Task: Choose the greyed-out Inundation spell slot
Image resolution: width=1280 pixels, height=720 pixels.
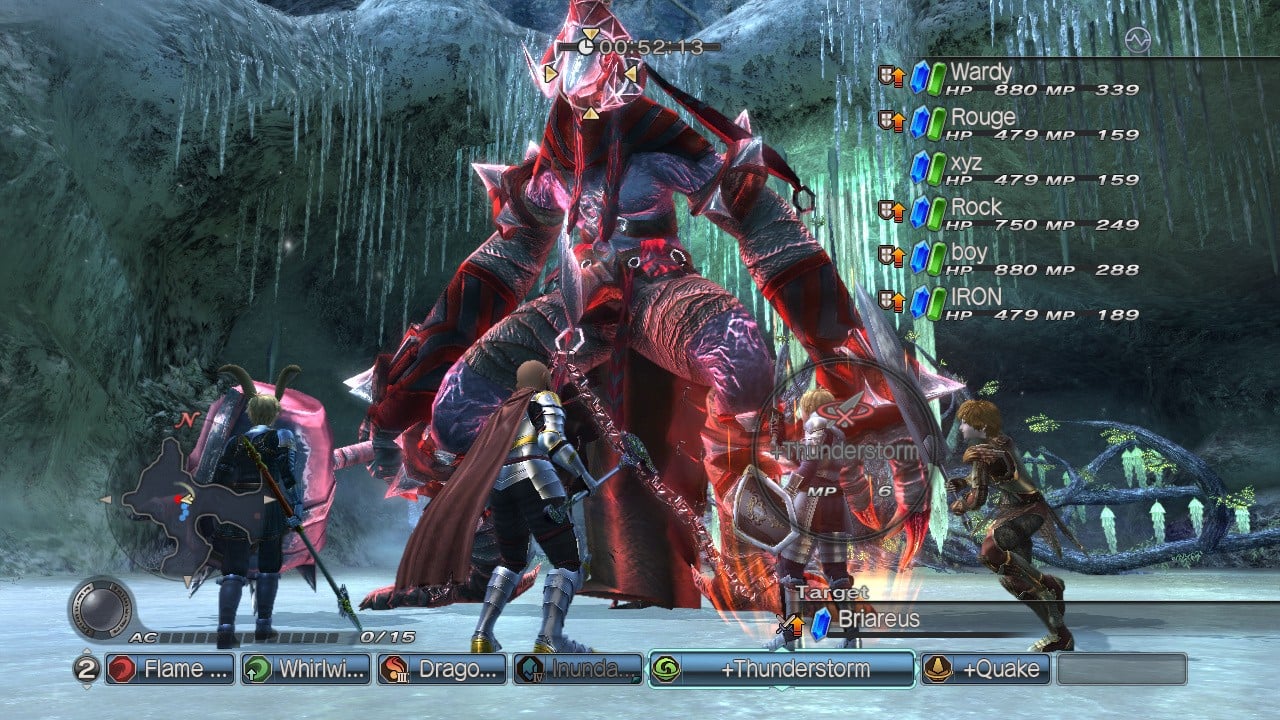Action: (578, 669)
